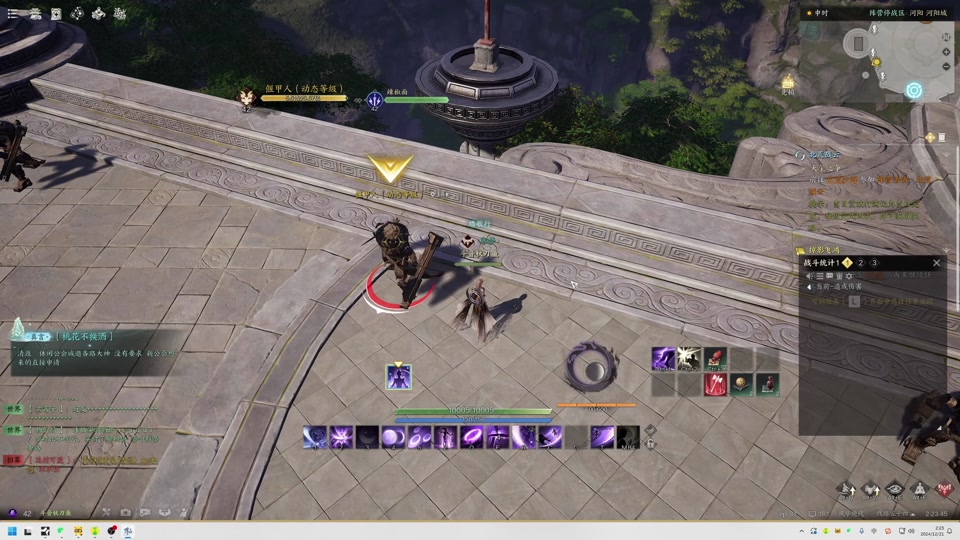Switch to combat statistics page 3
960x540 pixels.
pyautogui.click(x=874, y=263)
